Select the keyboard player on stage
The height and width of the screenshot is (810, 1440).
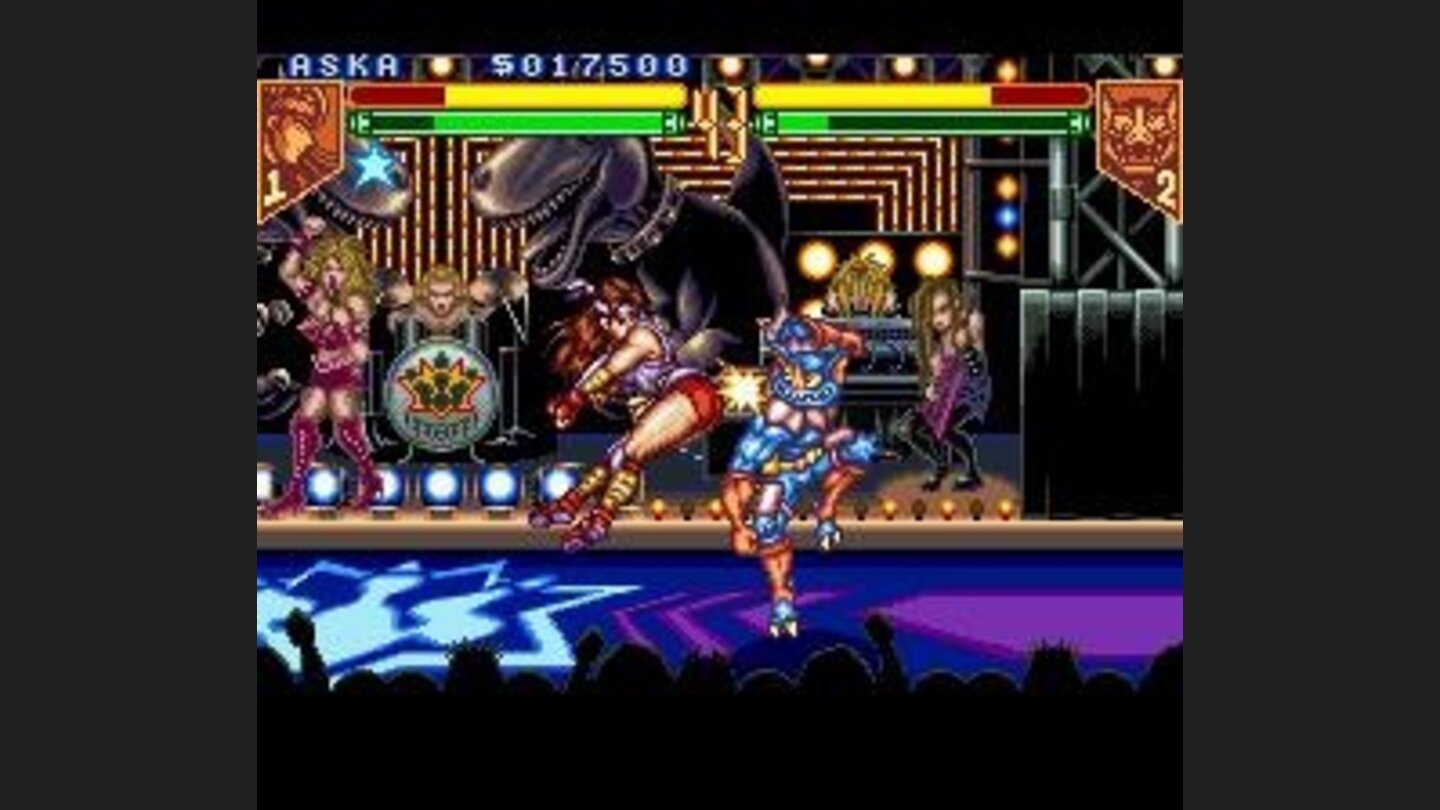click(862, 300)
